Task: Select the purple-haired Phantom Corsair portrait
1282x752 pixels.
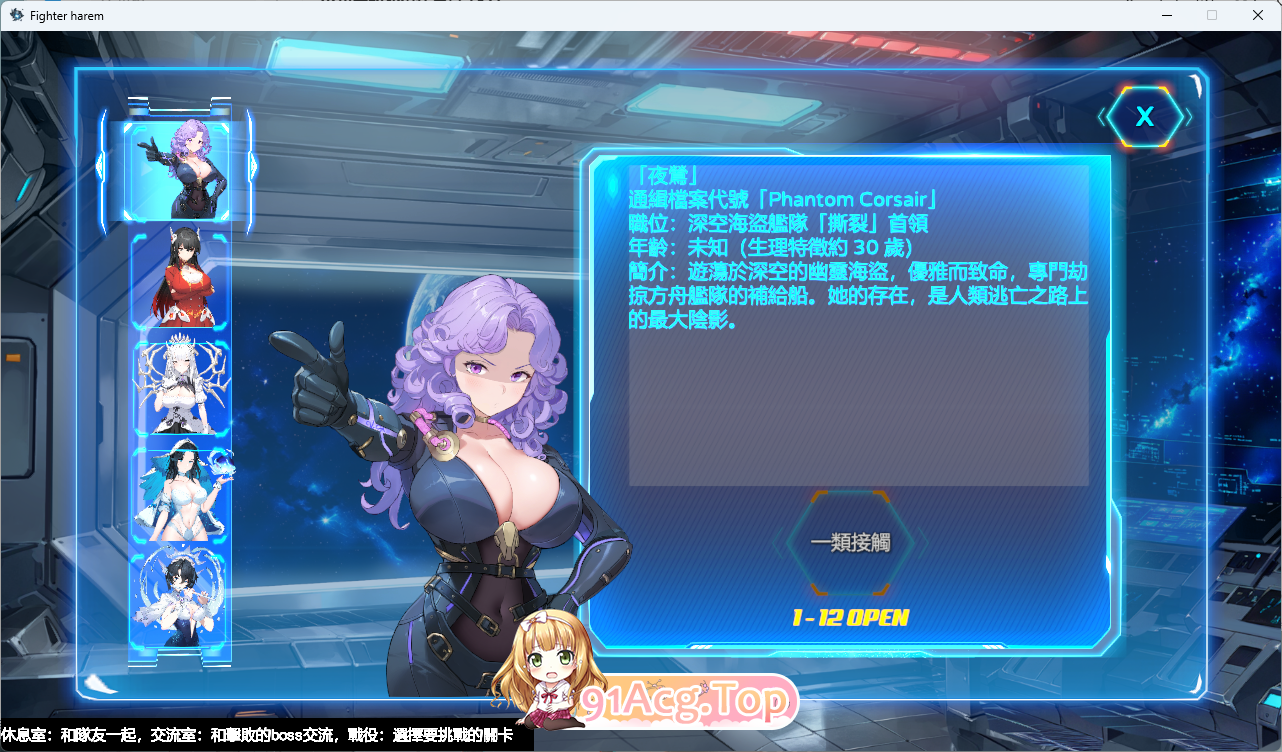Action: click(180, 170)
